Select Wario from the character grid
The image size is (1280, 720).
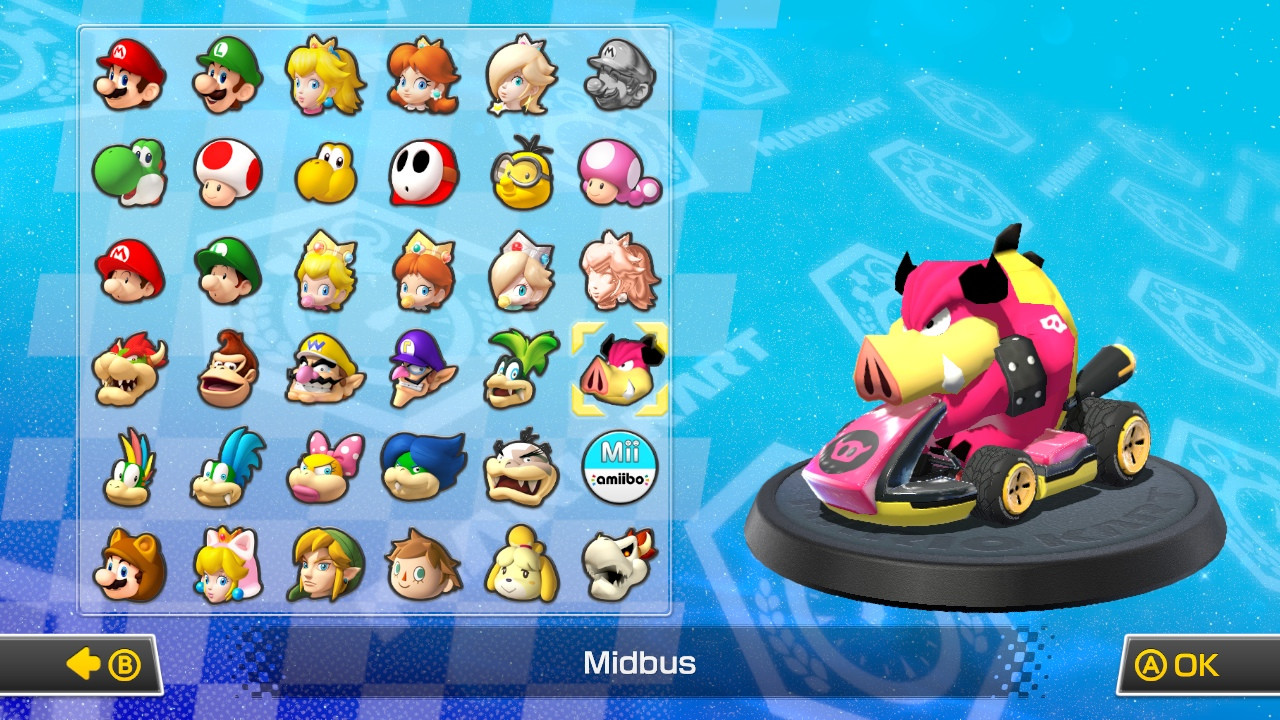tap(325, 370)
